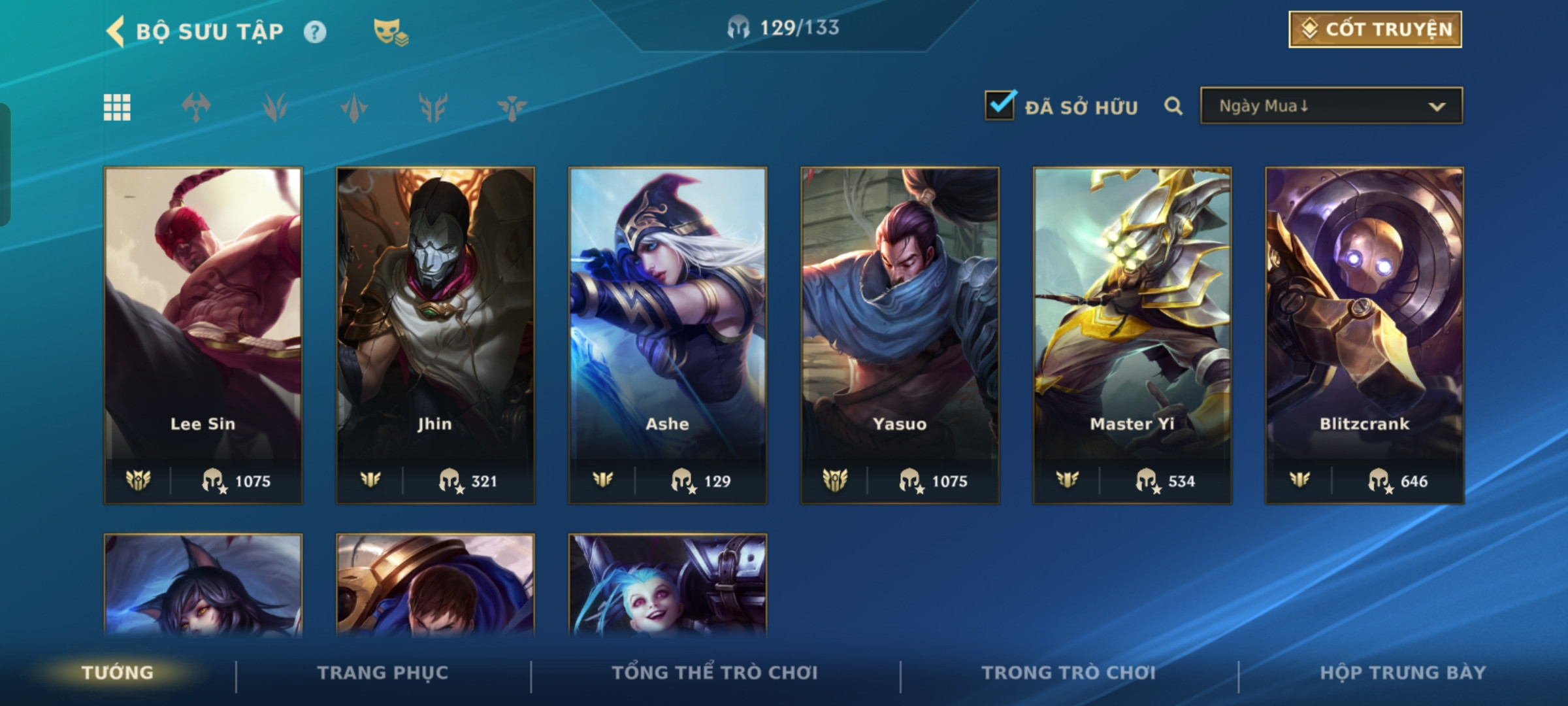This screenshot has width=1568, height=706.
Task: Pick the Ashe champion card
Action: (668, 335)
